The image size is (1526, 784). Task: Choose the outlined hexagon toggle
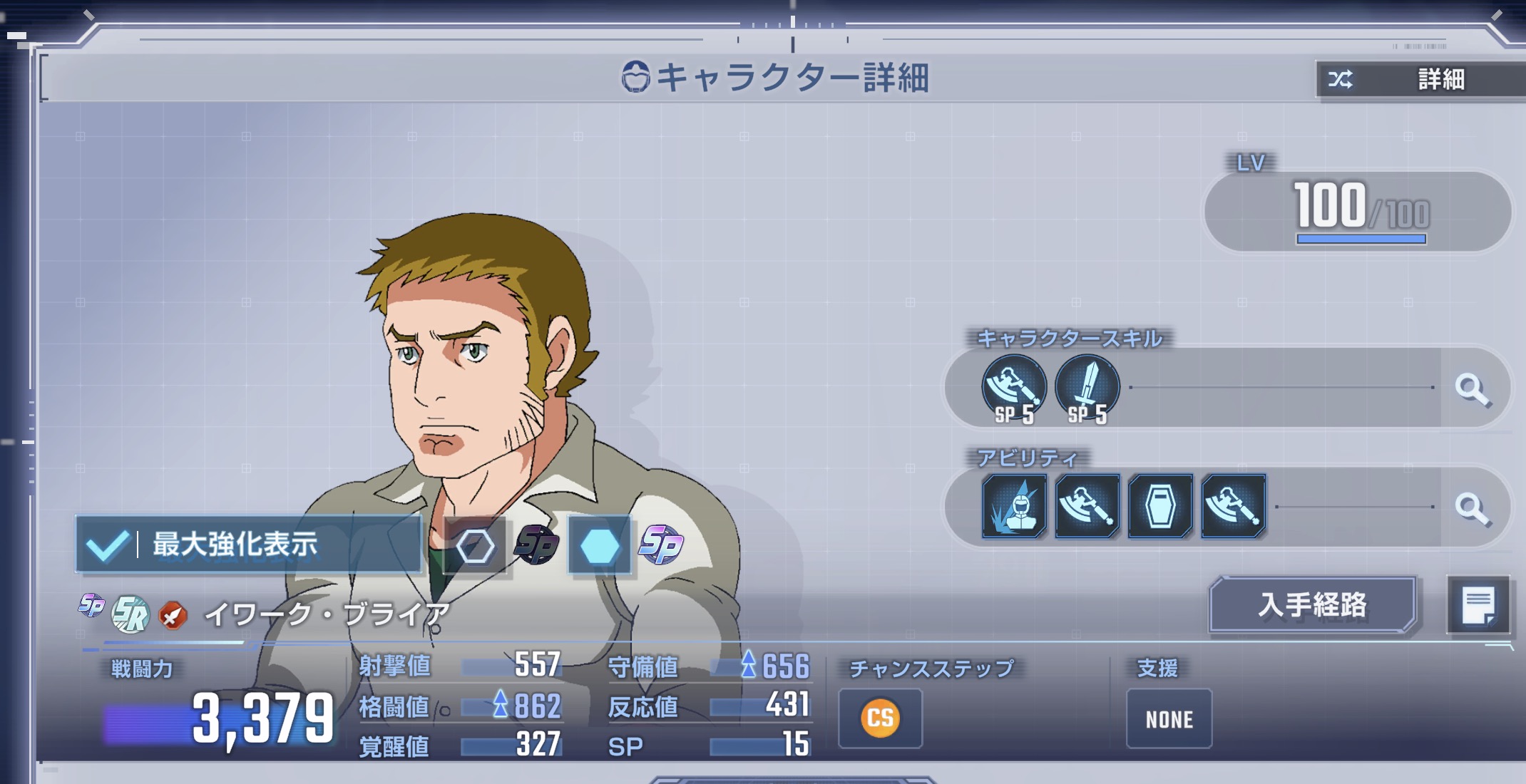(x=475, y=547)
